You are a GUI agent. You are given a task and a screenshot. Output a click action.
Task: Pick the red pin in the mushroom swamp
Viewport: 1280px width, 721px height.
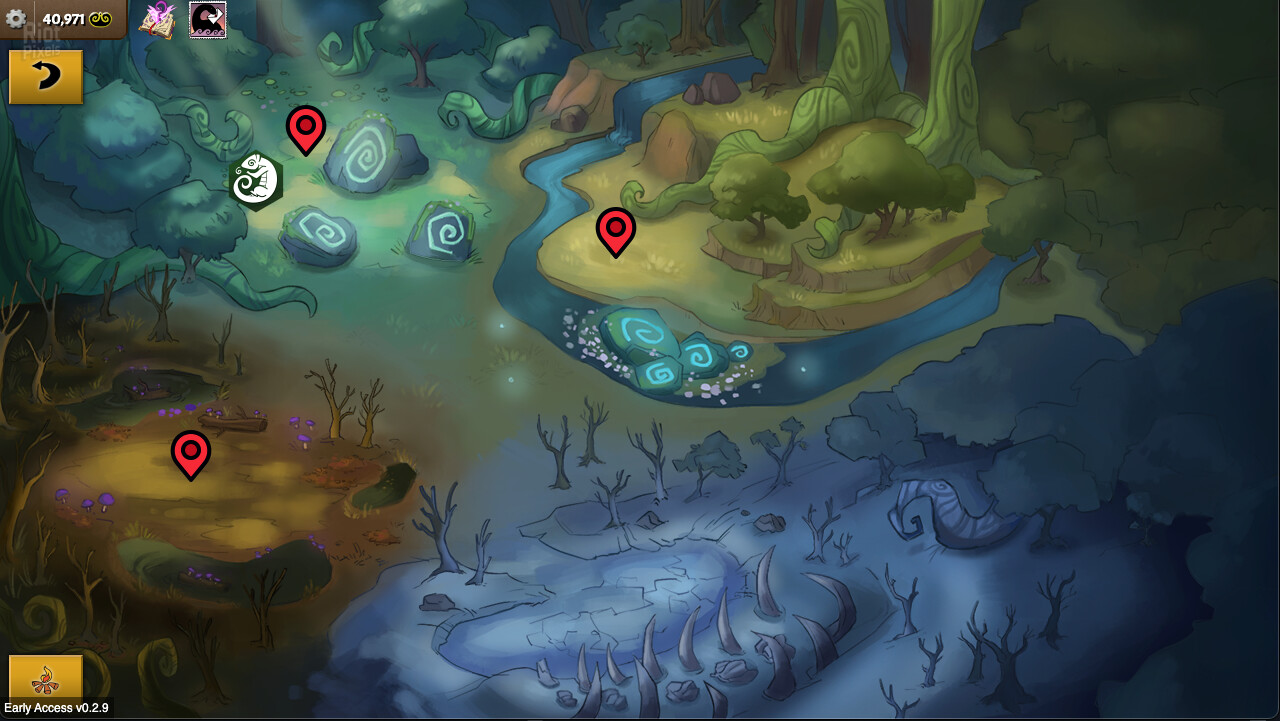(191, 453)
